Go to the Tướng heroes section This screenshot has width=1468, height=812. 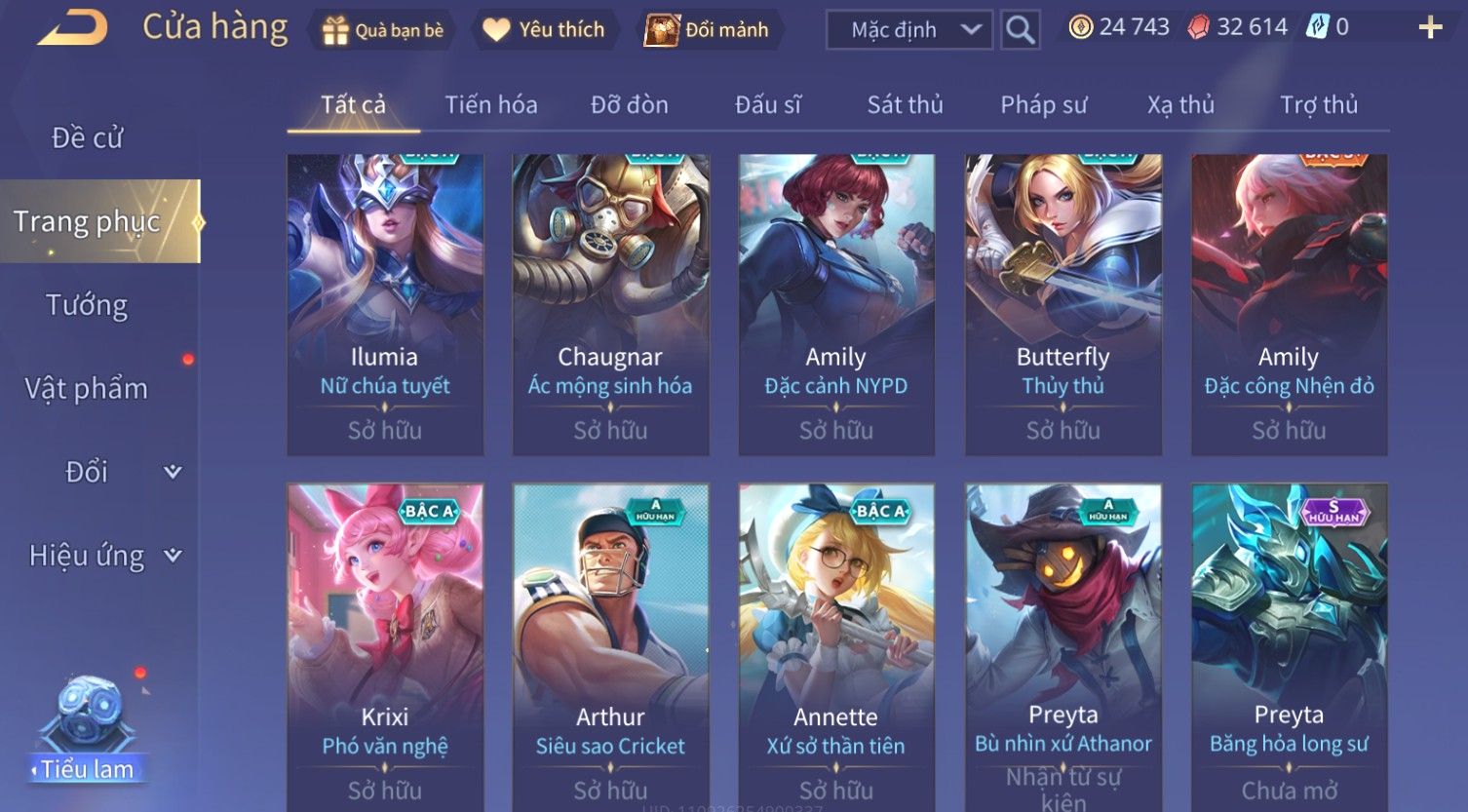pyautogui.click(x=88, y=305)
